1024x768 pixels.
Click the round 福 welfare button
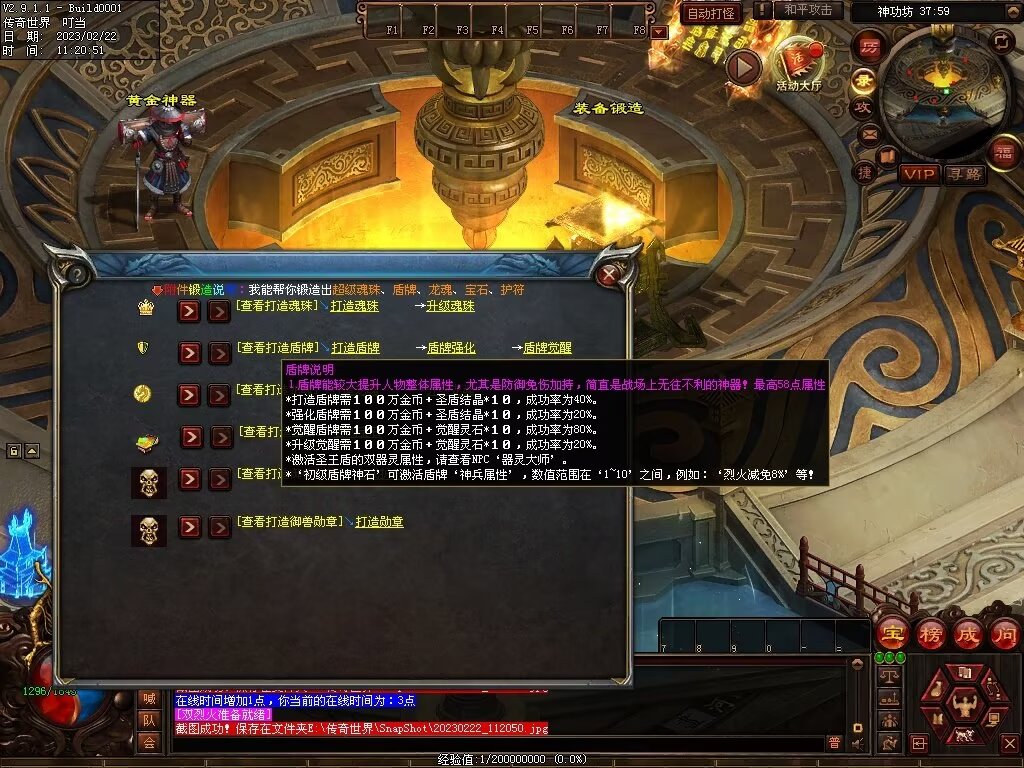pyautogui.click(x=1003, y=153)
